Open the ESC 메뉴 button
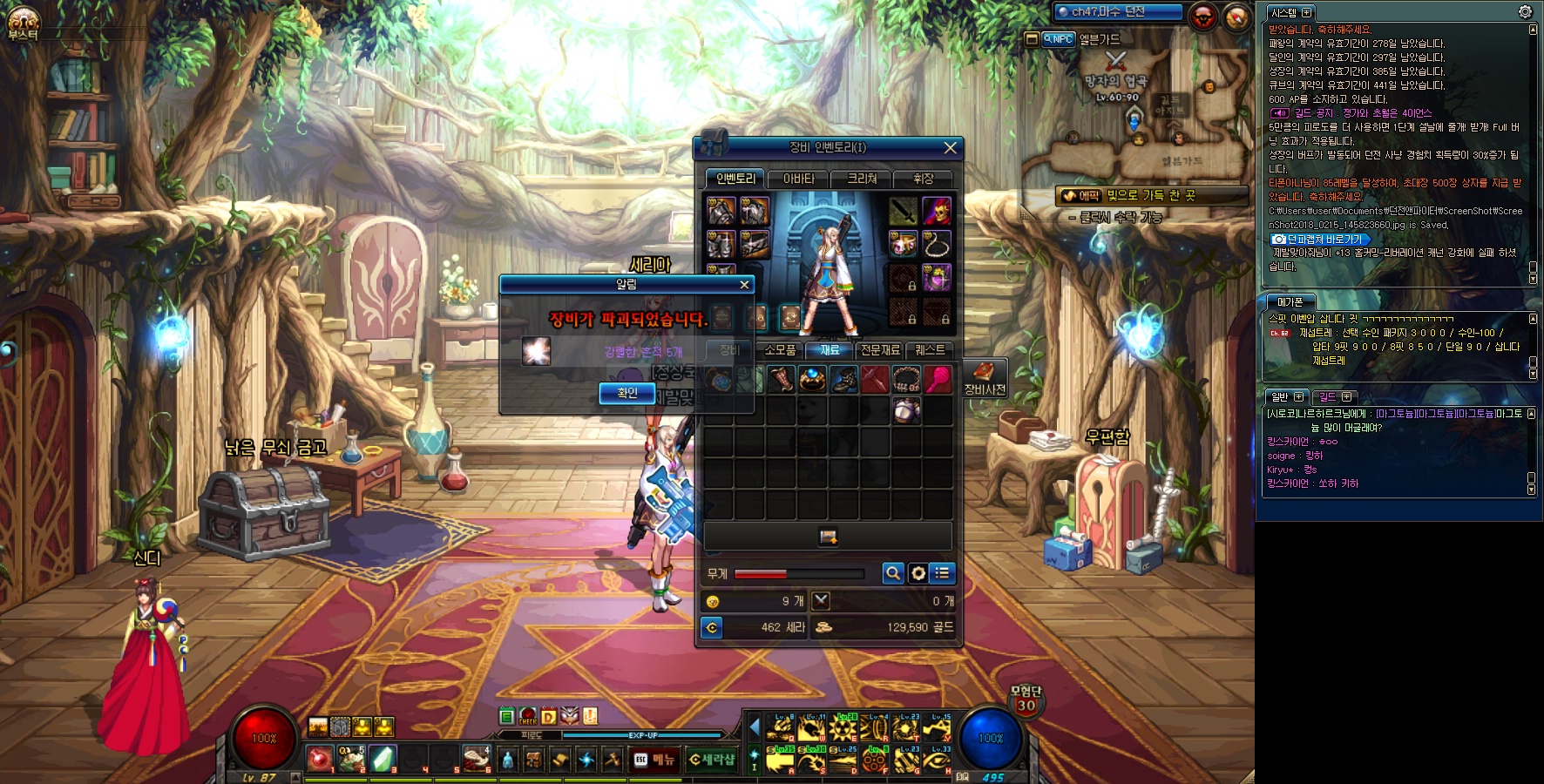 (x=653, y=760)
